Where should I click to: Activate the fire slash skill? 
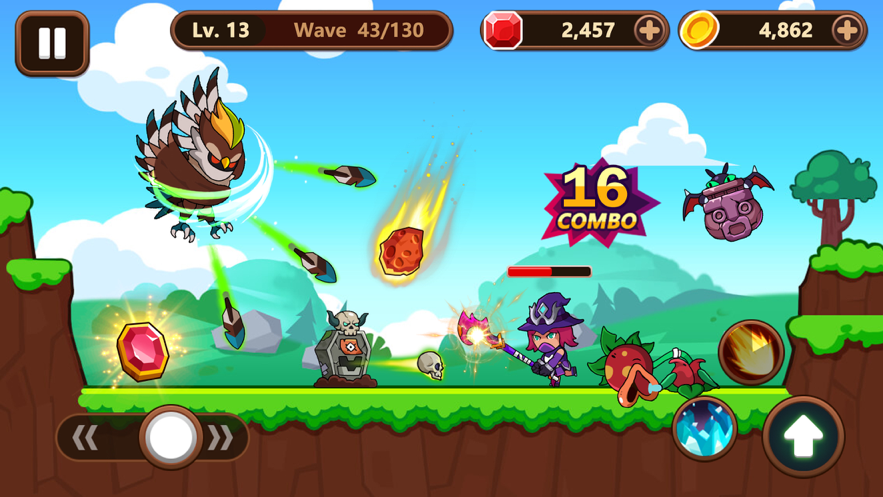pos(750,352)
